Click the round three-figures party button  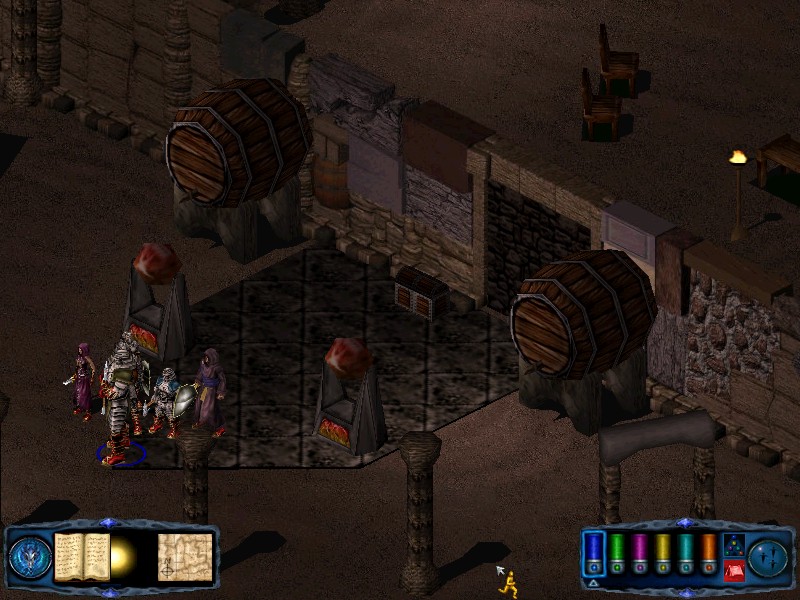point(769,557)
